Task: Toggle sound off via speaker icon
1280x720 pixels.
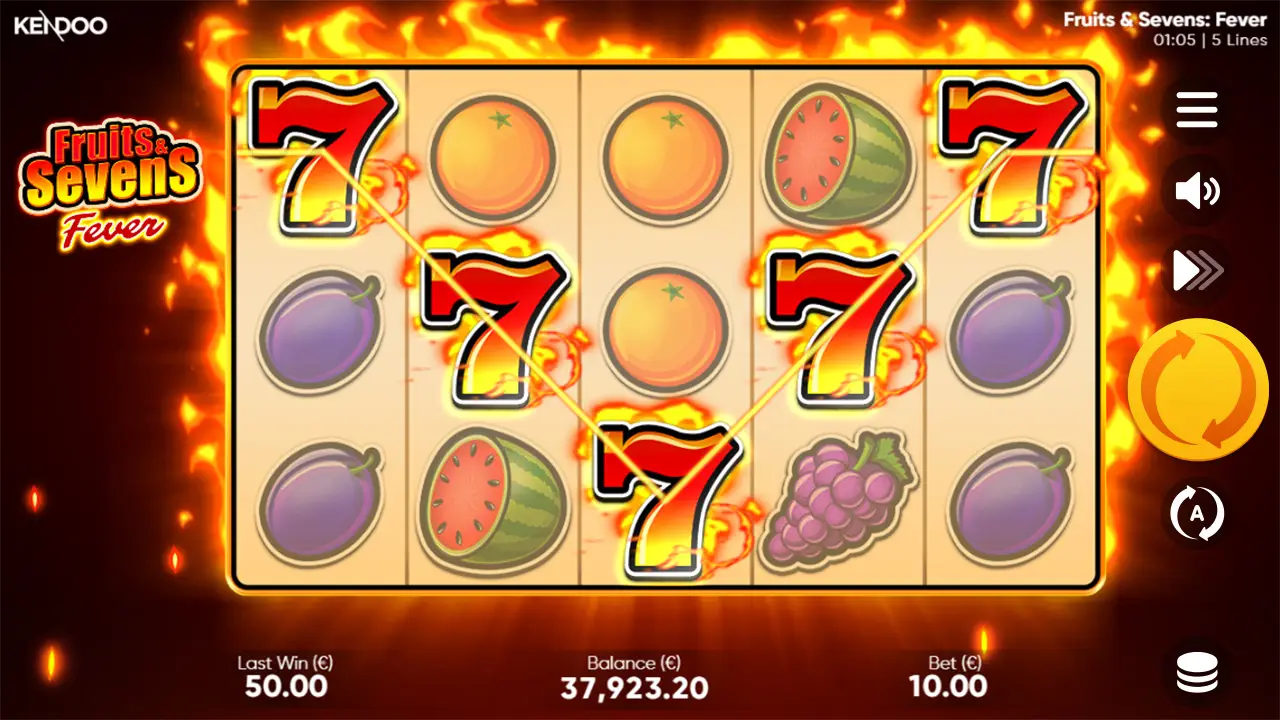Action: (1196, 190)
